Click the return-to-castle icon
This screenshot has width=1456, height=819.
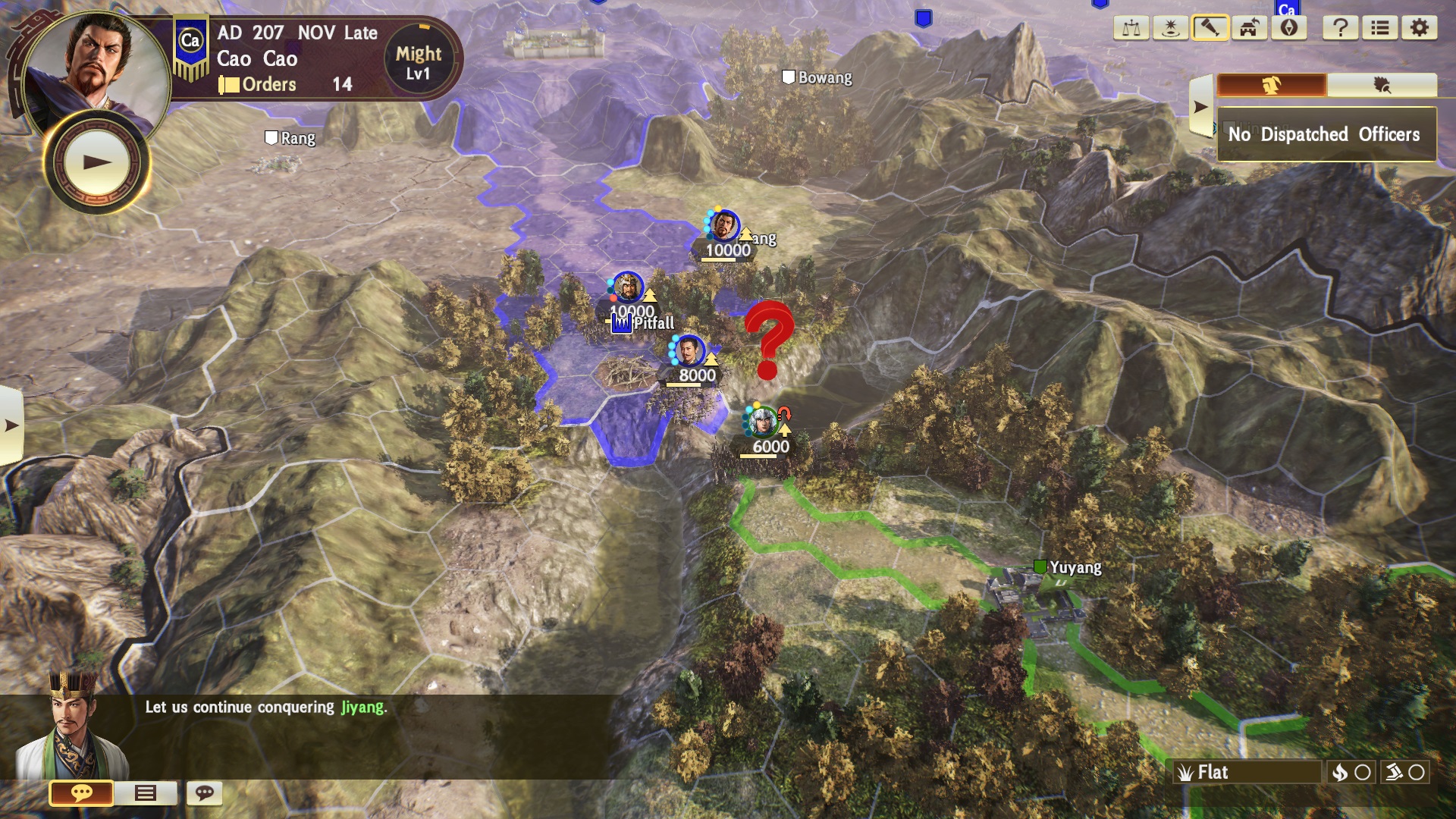1250,29
